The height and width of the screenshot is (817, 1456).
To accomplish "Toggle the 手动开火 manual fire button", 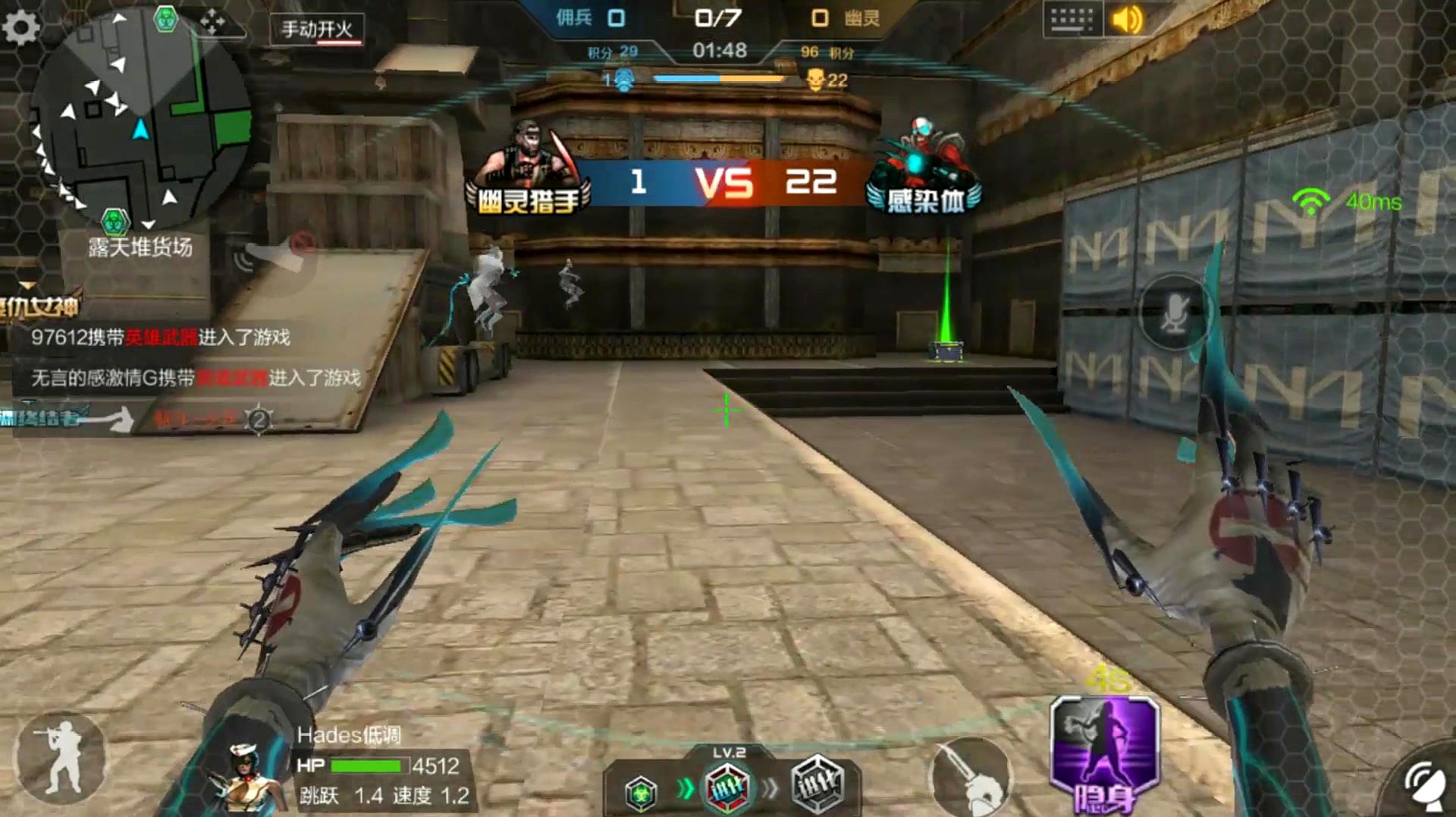I will pyautogui.click(x=317, y=30).
